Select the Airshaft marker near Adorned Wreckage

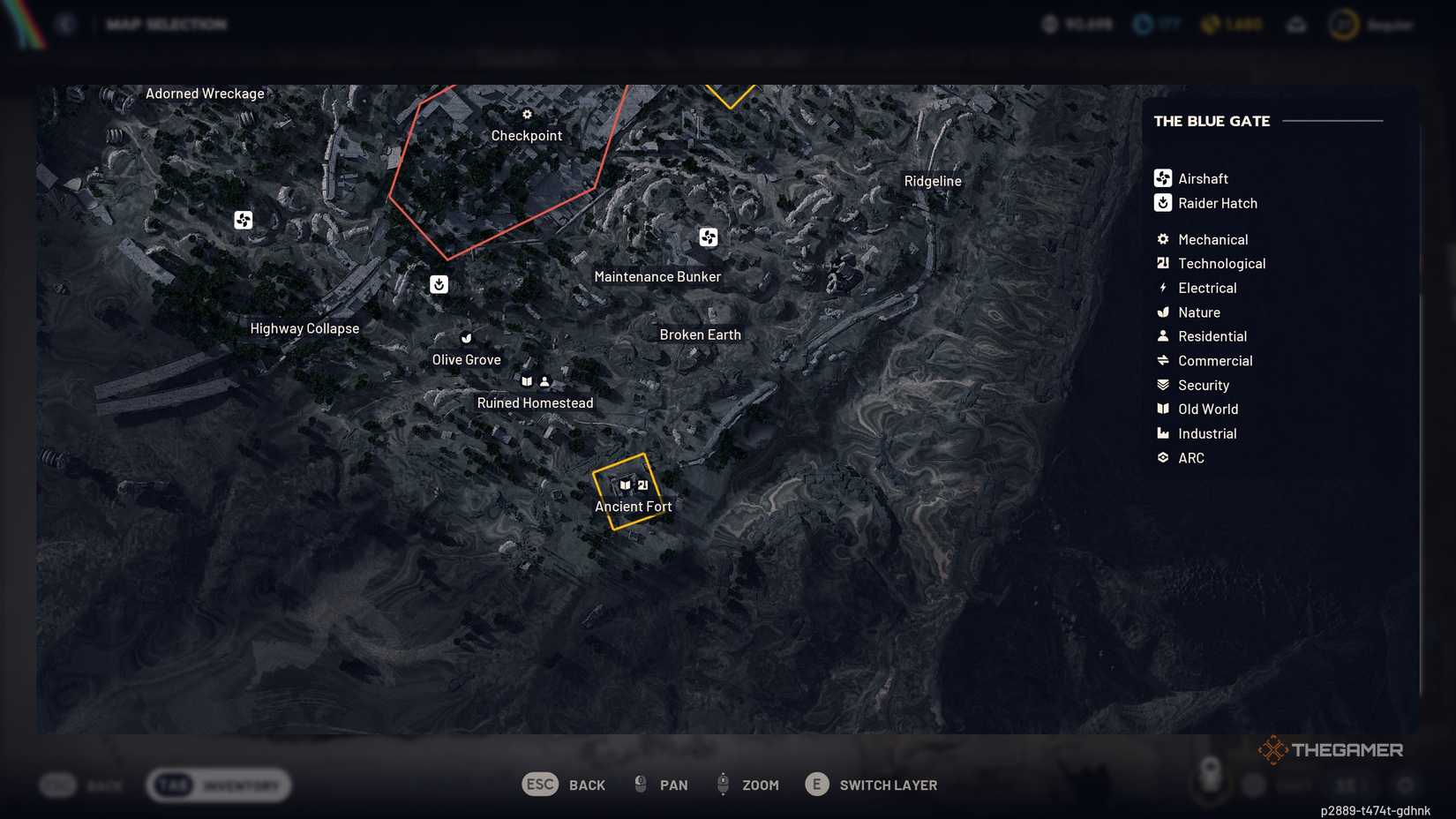tap(243, 220)
